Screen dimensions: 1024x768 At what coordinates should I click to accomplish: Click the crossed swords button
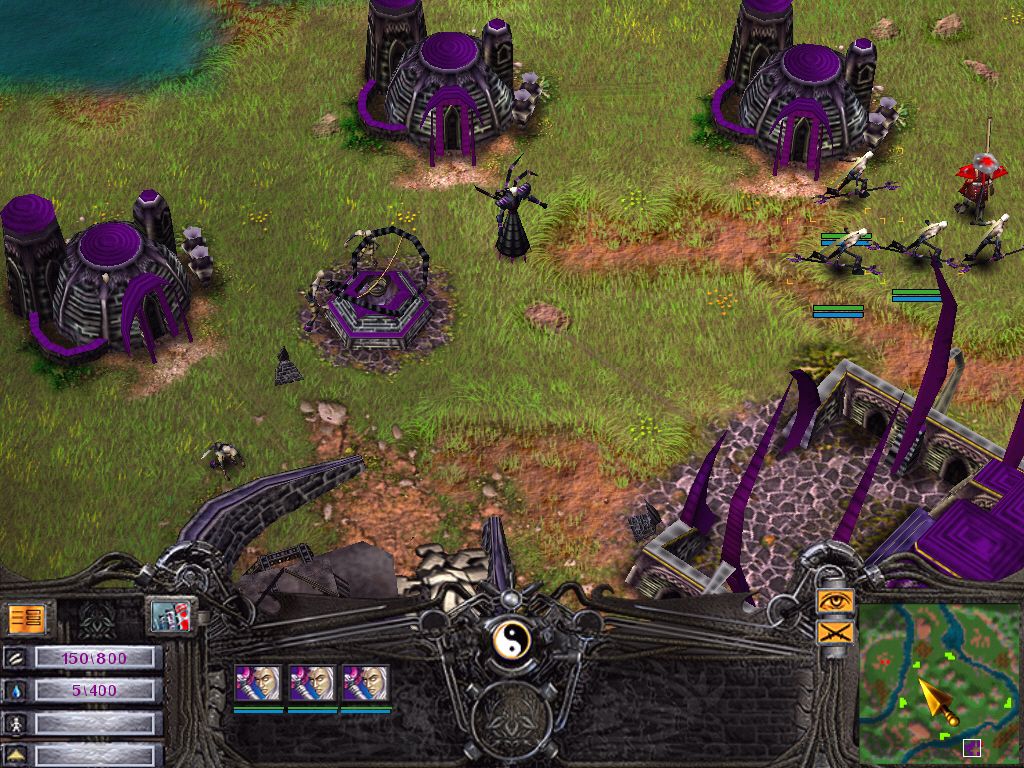pos(834,632)
